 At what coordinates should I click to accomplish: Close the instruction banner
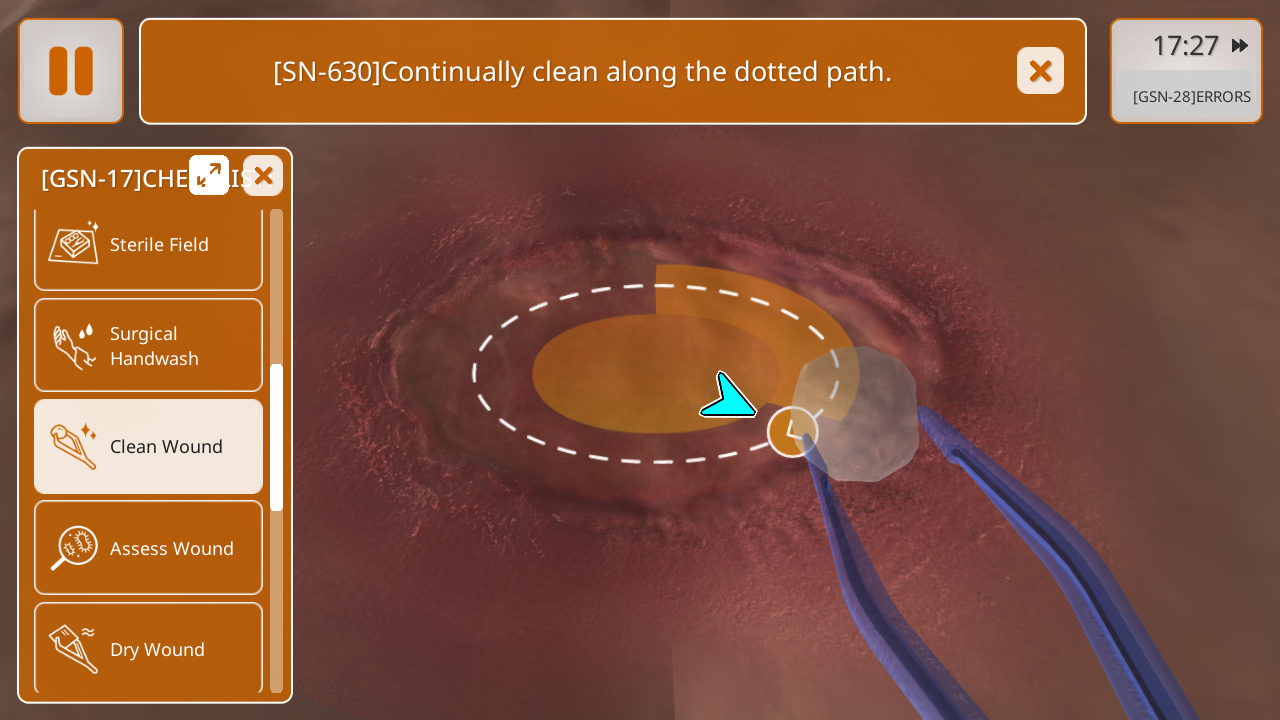click(x=1040, y=71)
